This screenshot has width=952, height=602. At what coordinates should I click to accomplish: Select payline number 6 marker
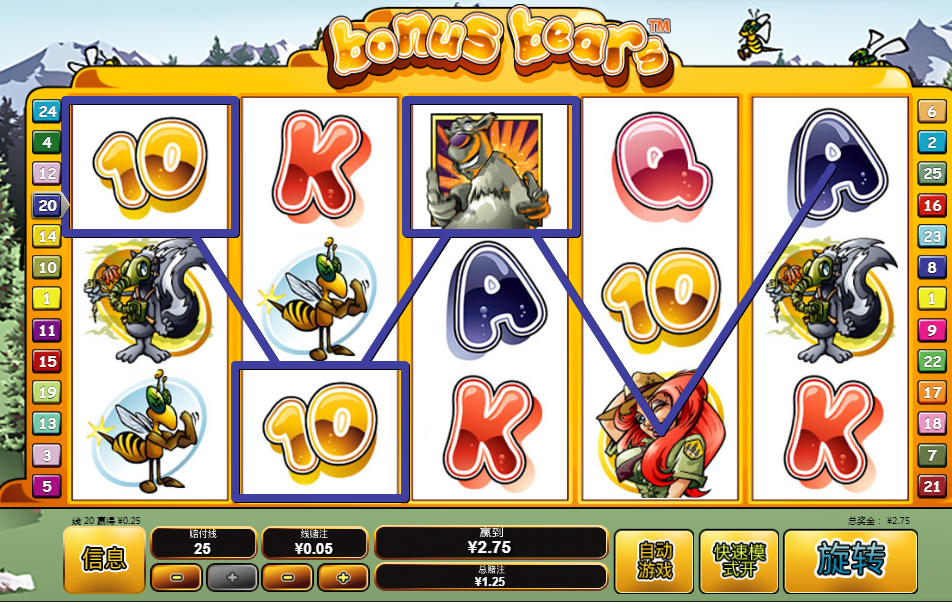click(x=932, y=111)
